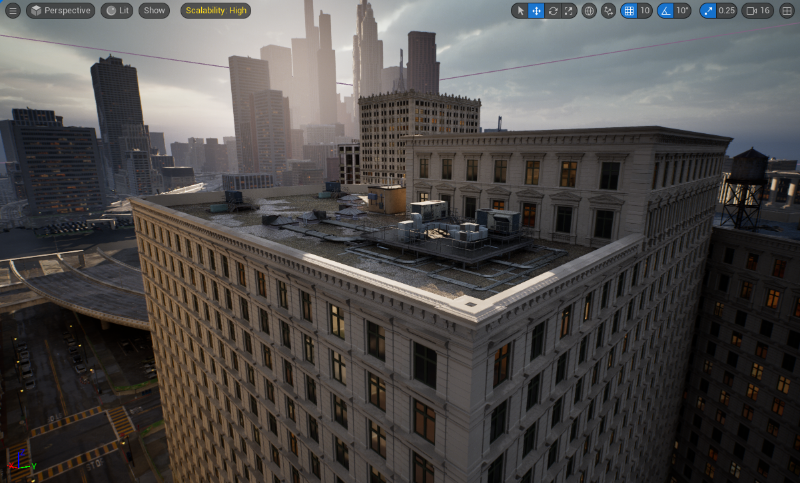The width and height of the screenshot is (800, 483).
Task: Toggle scale snapping icon
Action: click(x=708, y=11)
